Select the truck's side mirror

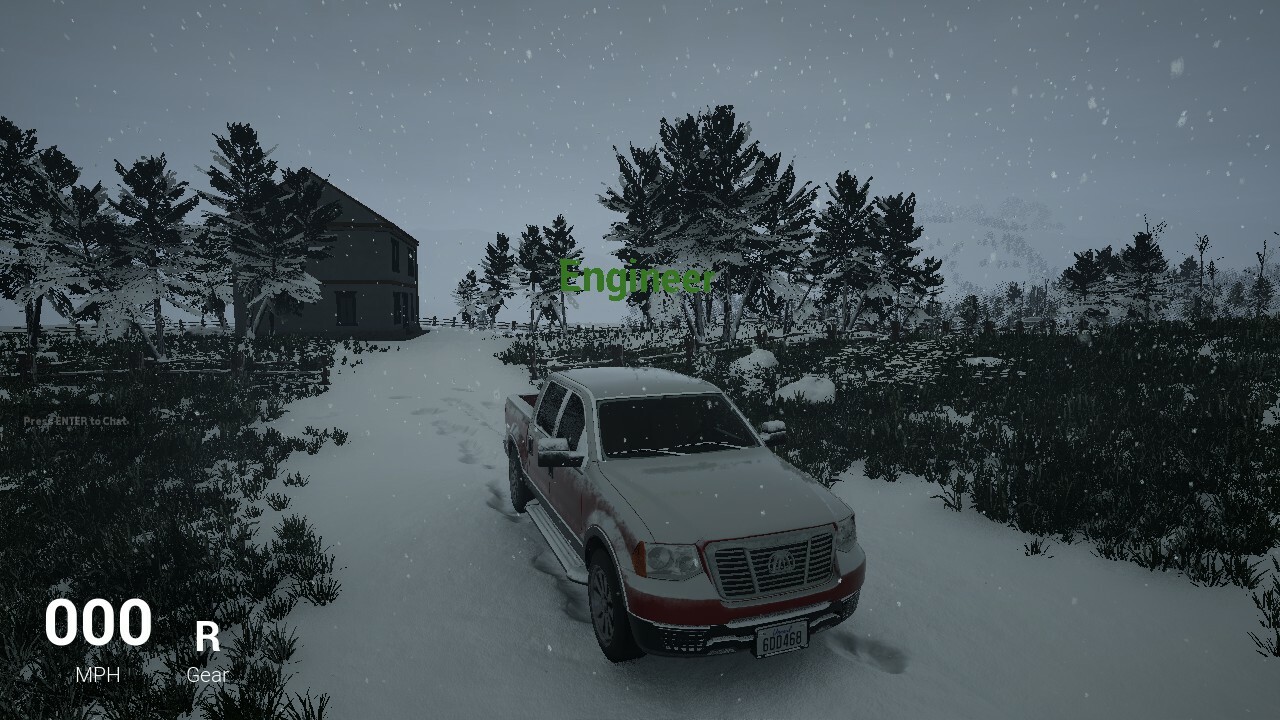tap(559, 452)
